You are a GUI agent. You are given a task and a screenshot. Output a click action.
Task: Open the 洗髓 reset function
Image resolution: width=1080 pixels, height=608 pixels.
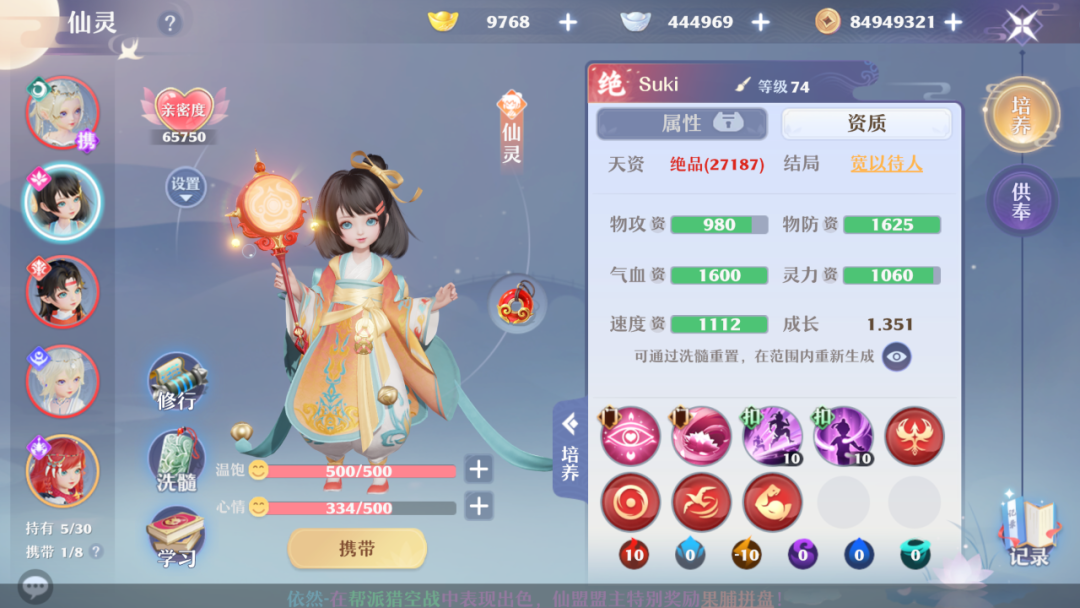pyautogui.click(x=176, y=462)
